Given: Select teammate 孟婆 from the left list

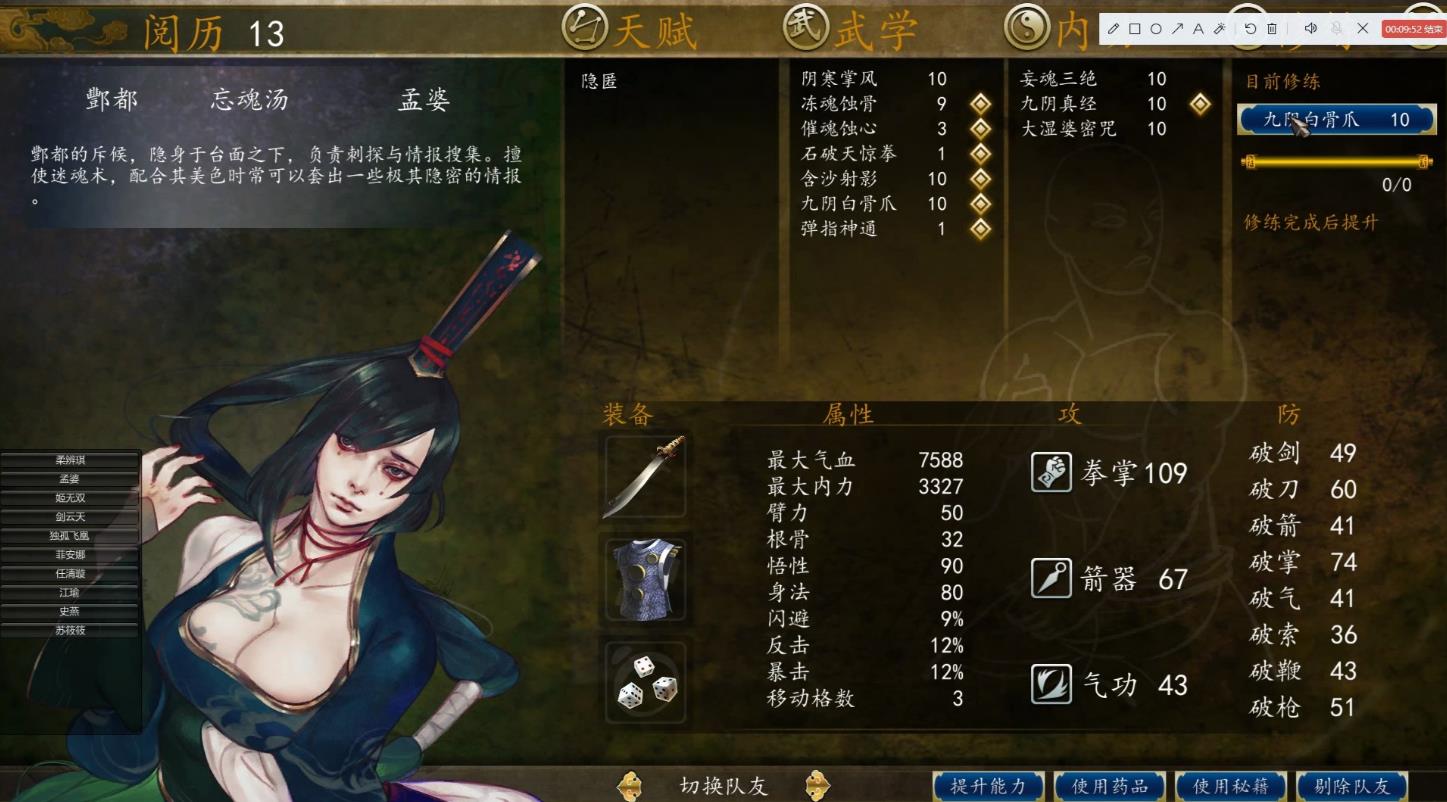Looking at the screenshot, I should tap(67, 479).
